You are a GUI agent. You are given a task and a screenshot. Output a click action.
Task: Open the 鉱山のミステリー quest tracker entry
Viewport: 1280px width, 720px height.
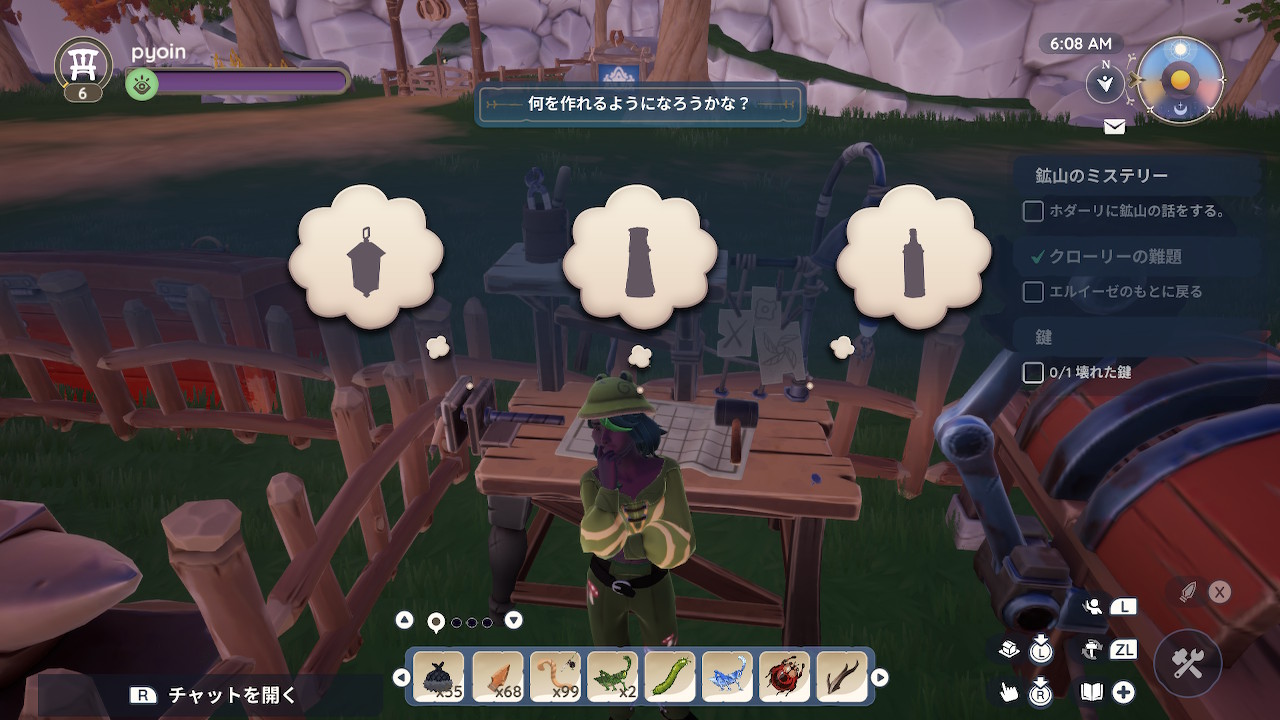tap(1101, 176)
